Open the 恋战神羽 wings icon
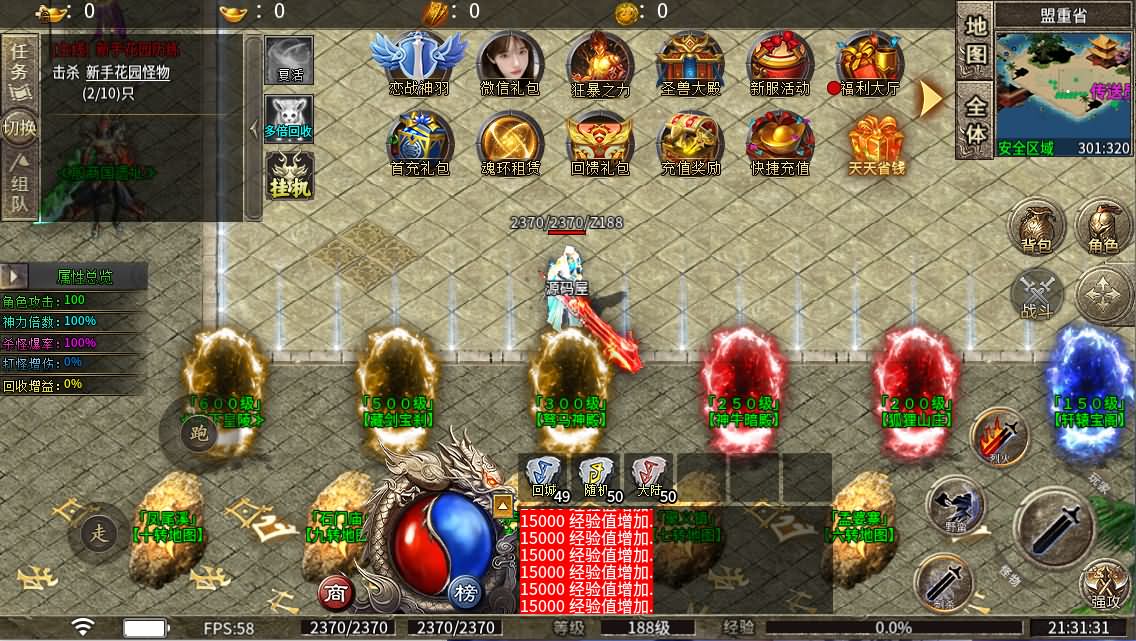Image resolution: width=1136 pixels, height=641 pixels. (x=419, y=61)
